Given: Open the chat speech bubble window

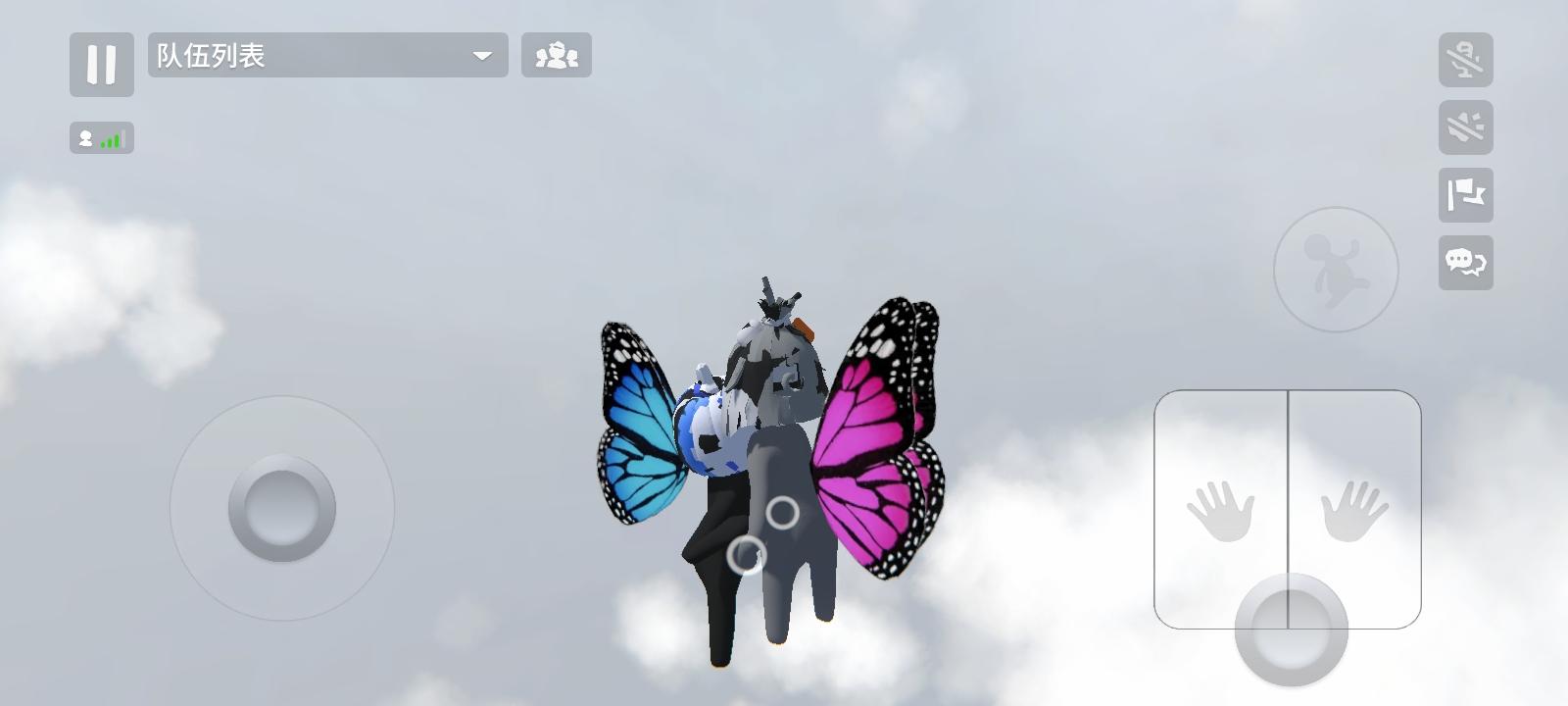Looking at the screenshot, I should click(1464, 265).
